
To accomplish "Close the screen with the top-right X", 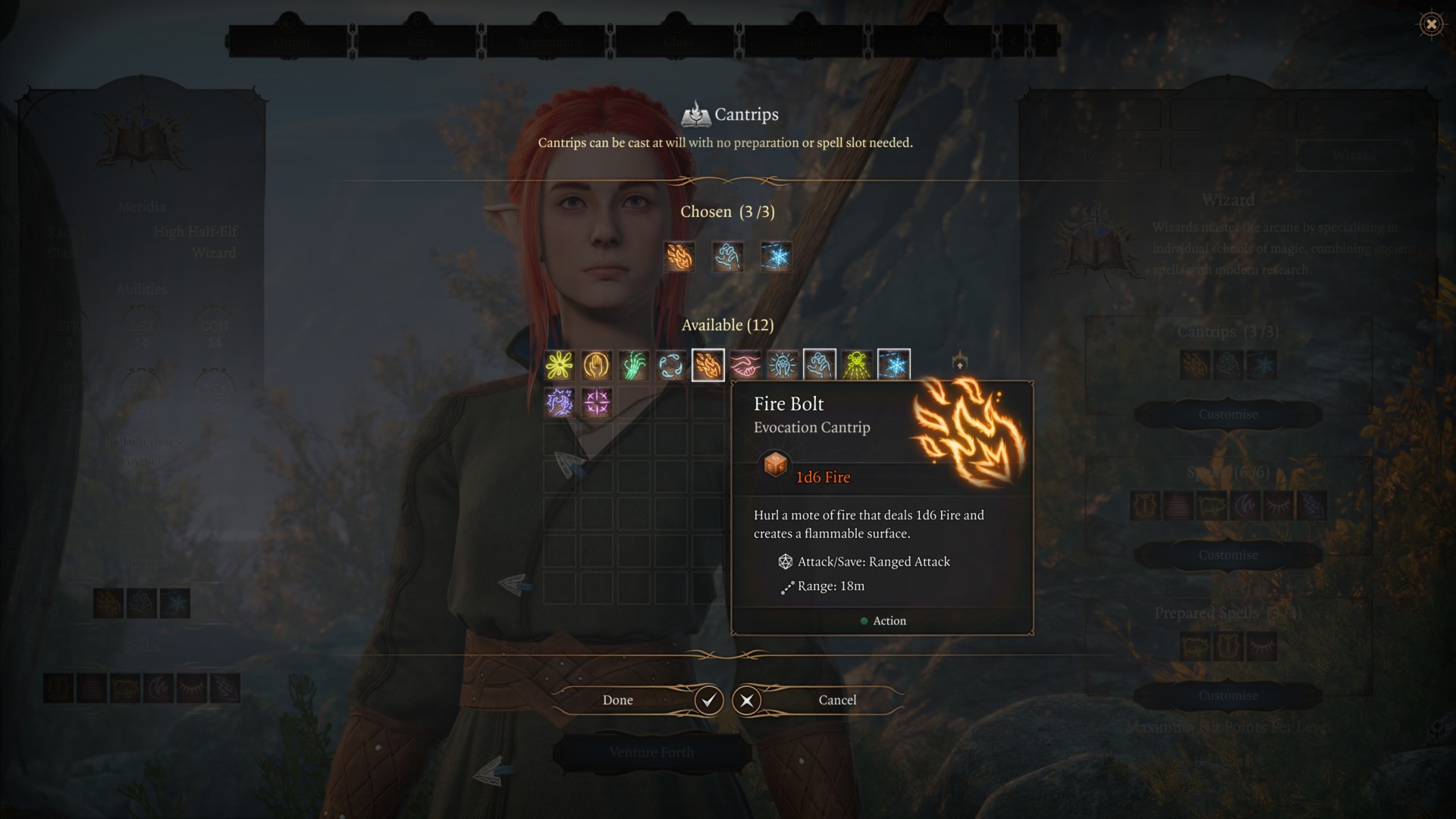I will (x=1431, y=24).
